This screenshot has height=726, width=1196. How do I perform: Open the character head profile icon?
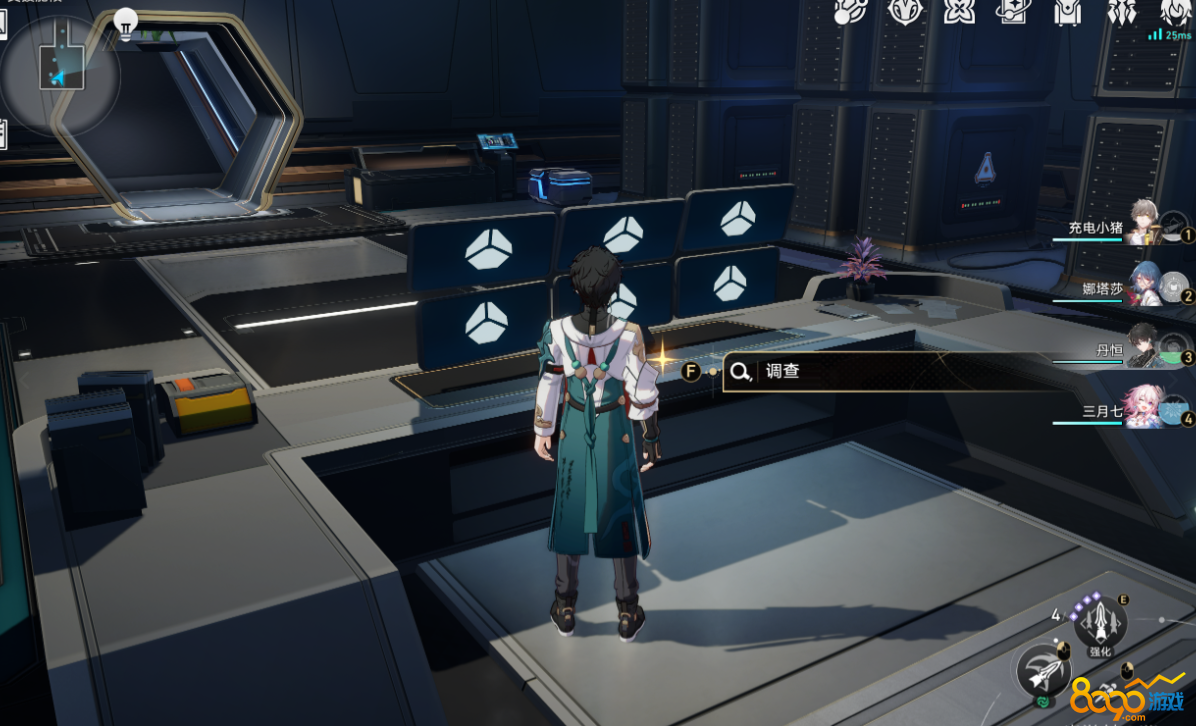pyautogui.click(x=1173, y=12)
